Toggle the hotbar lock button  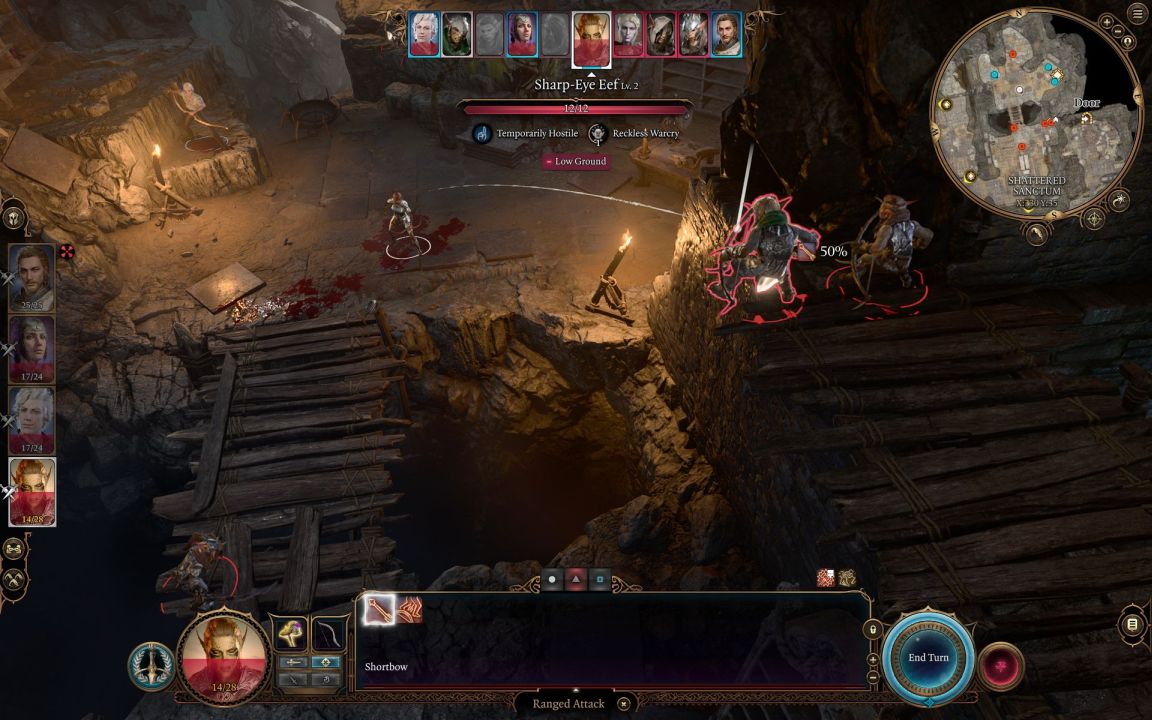872,630
